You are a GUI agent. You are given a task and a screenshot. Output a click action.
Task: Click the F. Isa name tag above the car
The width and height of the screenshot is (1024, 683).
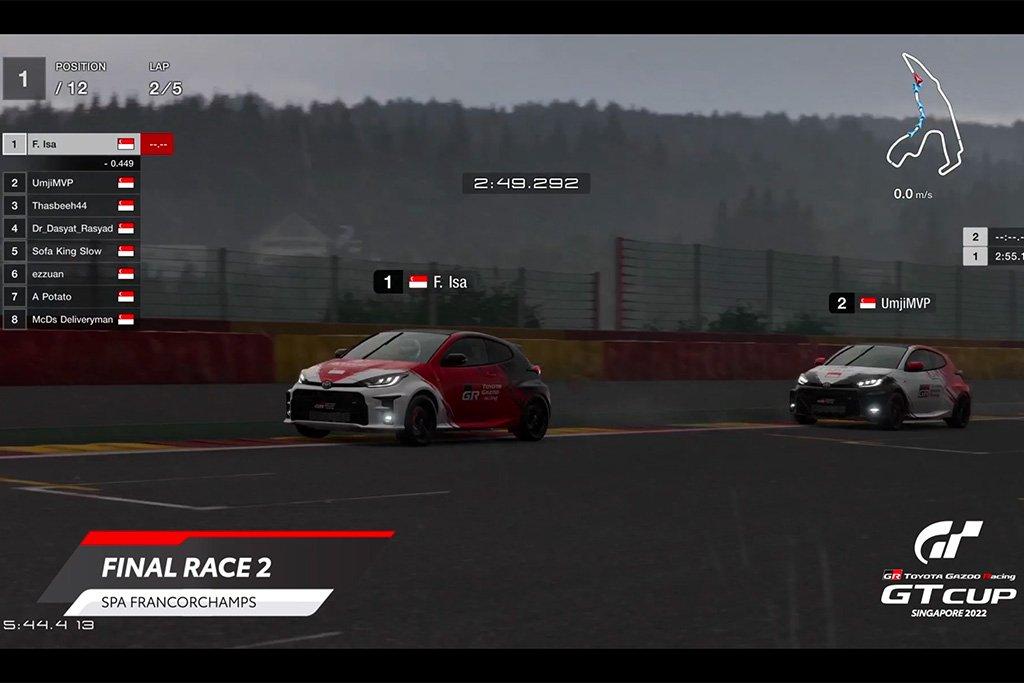pos(422,282)
